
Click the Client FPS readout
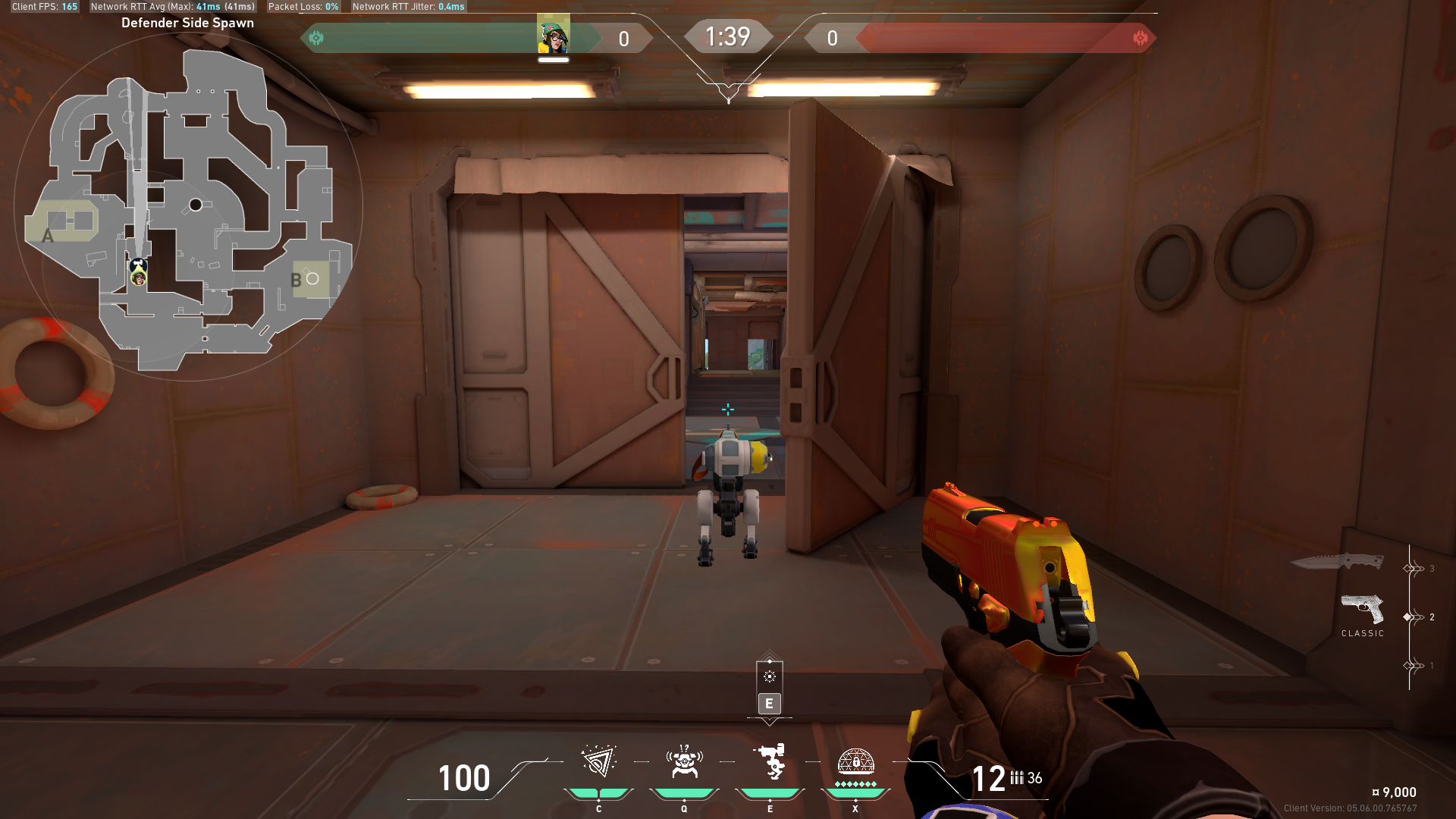[x=43, y=6]
